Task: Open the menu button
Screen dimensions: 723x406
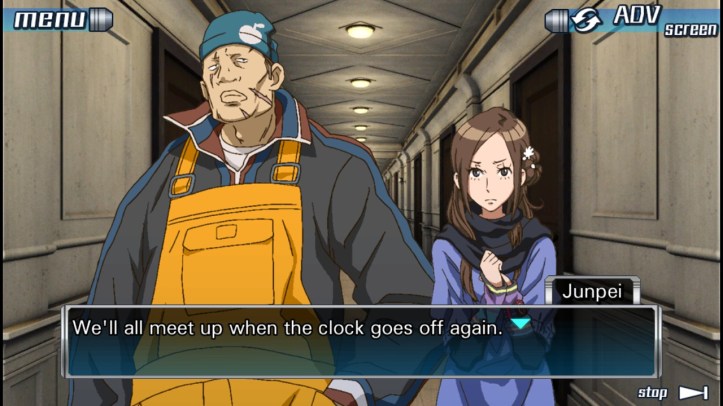Action: point(60,19)
